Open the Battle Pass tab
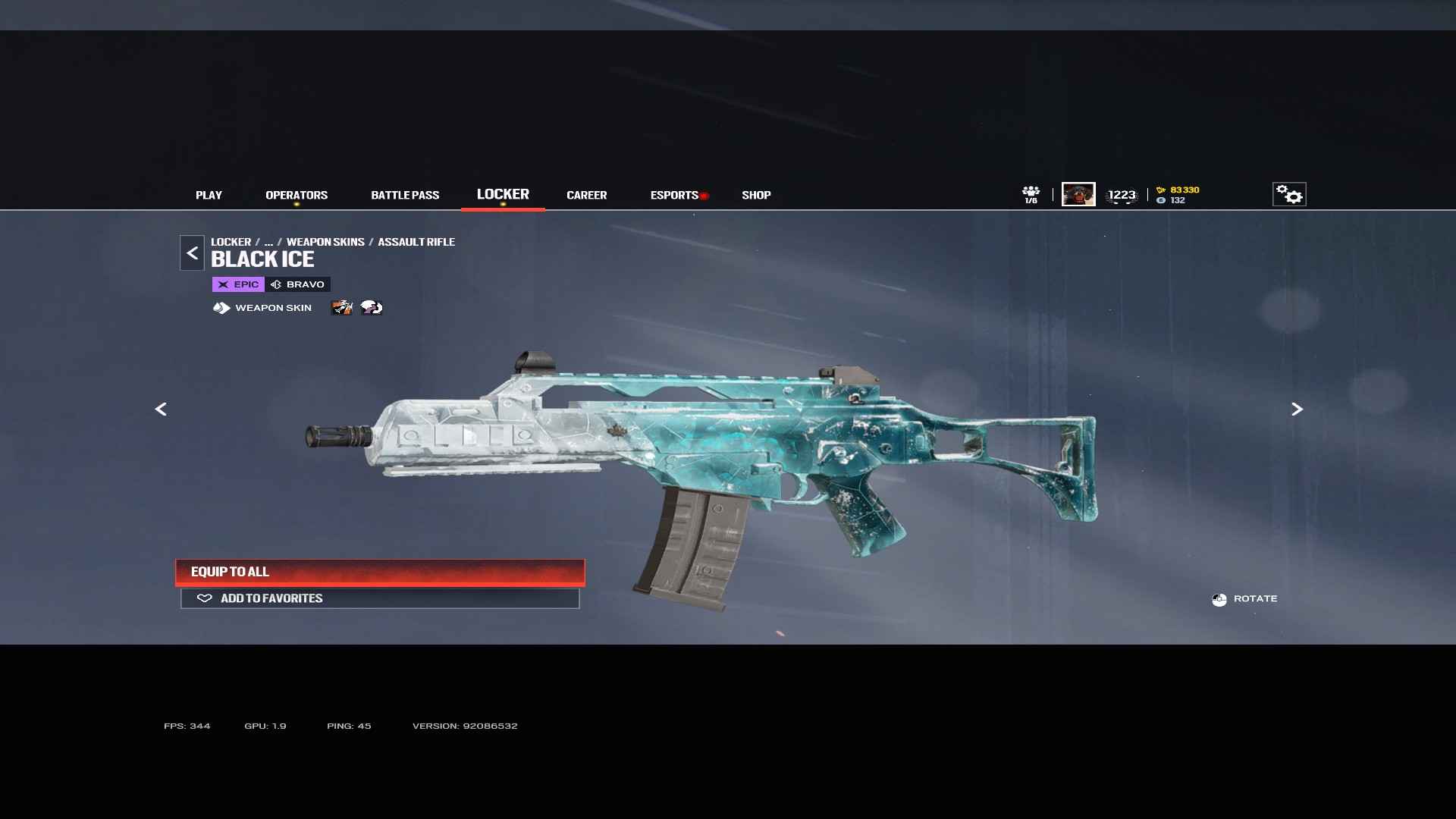The image size is (1456, 819). [x=405, y=195]
